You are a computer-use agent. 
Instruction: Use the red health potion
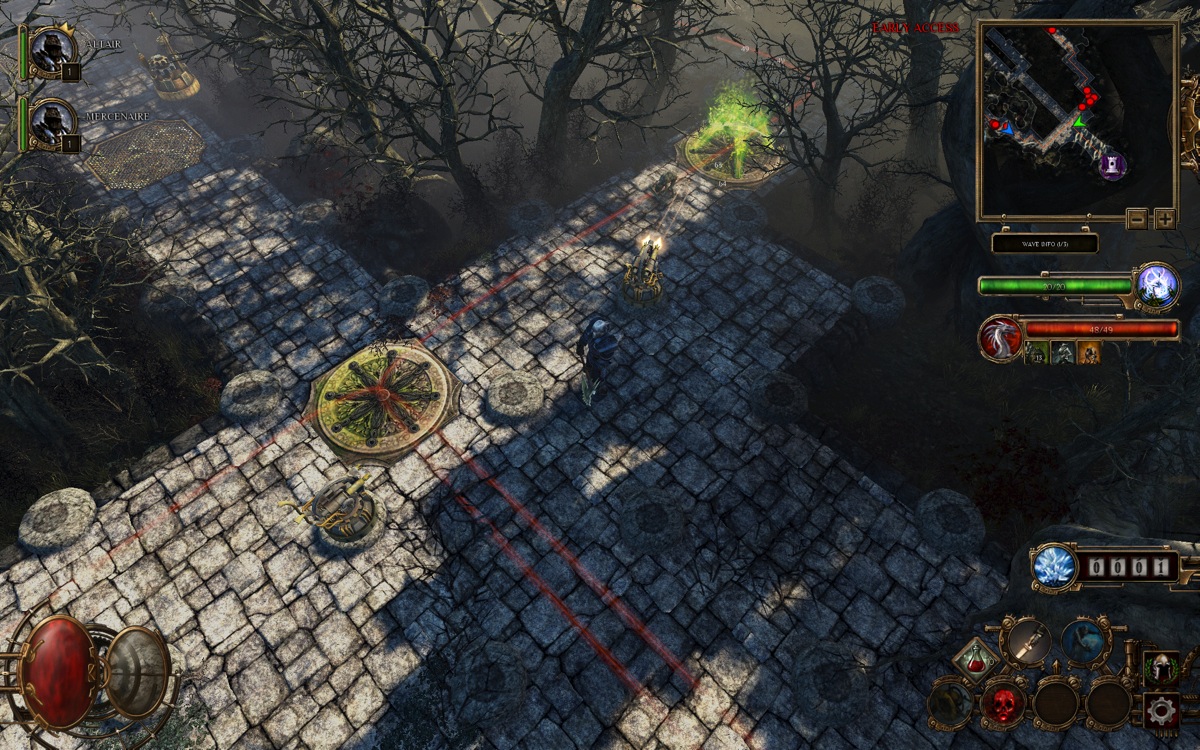[x=975, y=660]
